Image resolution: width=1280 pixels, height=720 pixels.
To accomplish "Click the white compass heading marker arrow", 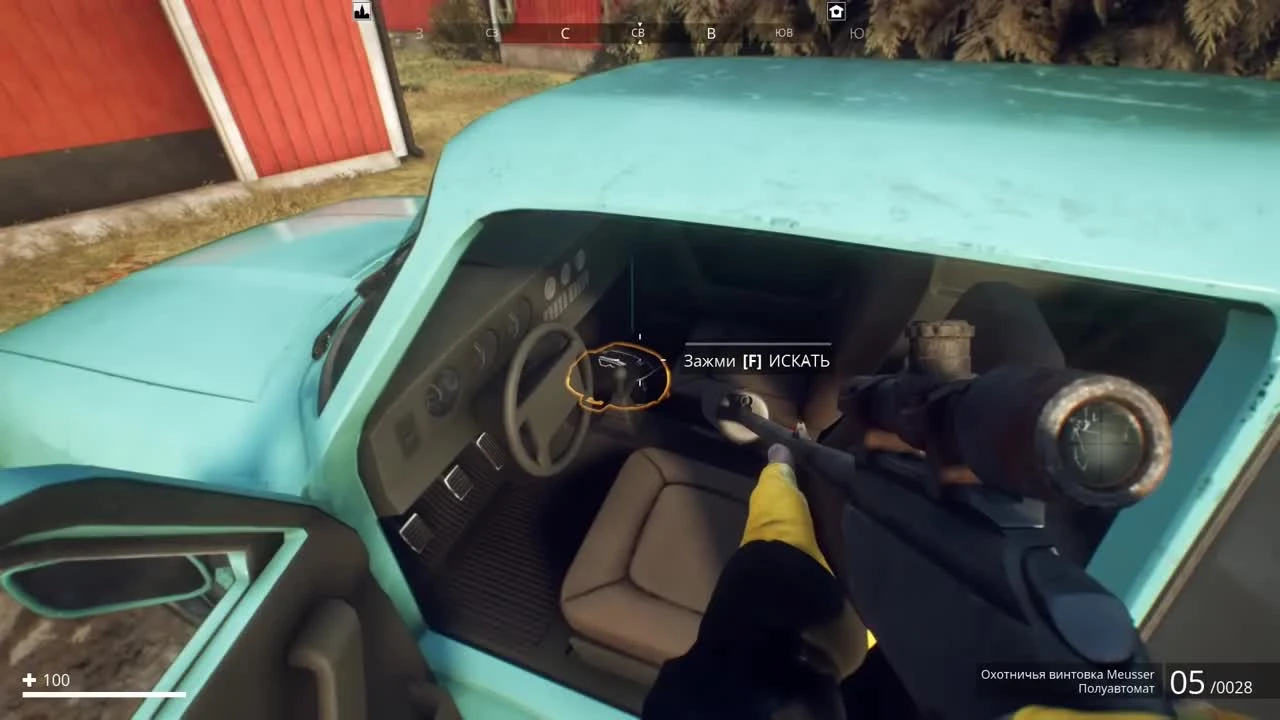I will click(638, 22).
